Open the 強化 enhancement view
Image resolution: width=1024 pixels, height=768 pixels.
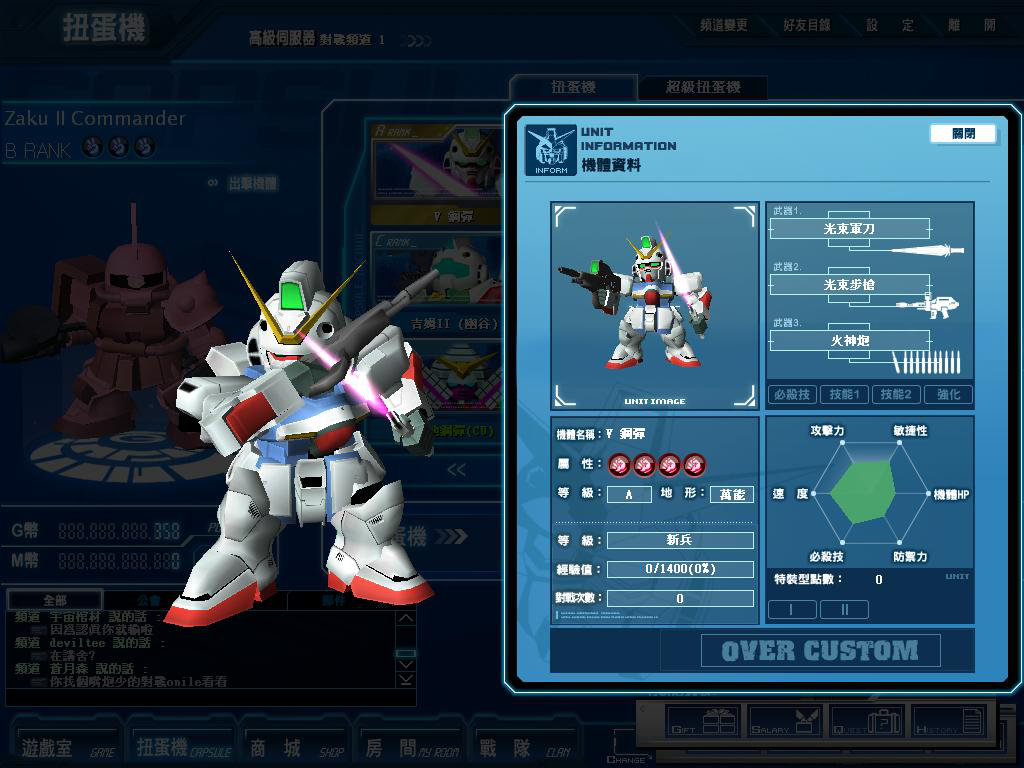[948, 395]
